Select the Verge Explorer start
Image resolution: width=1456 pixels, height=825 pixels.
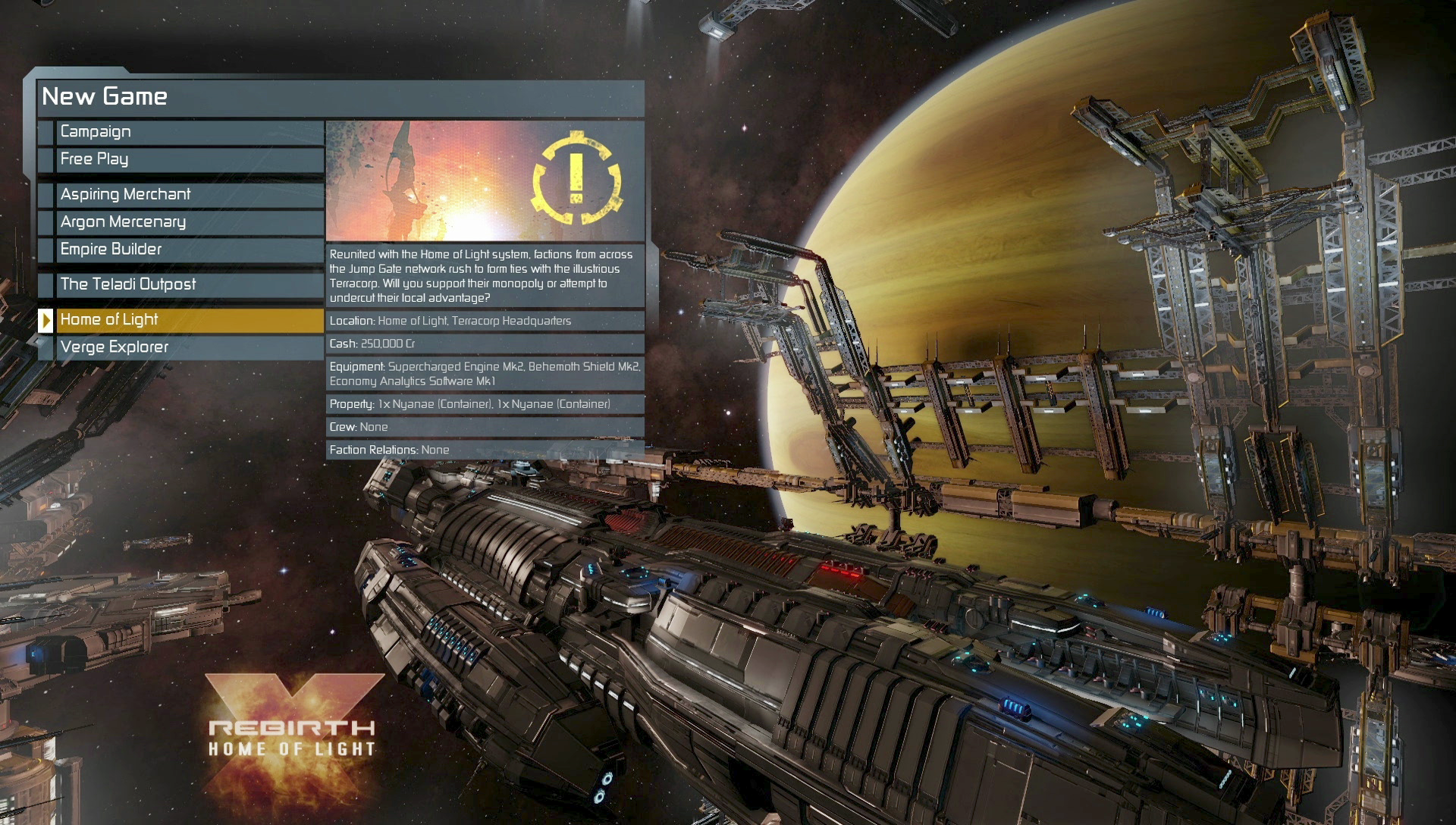pyautogui.click(x=190, y=347)
